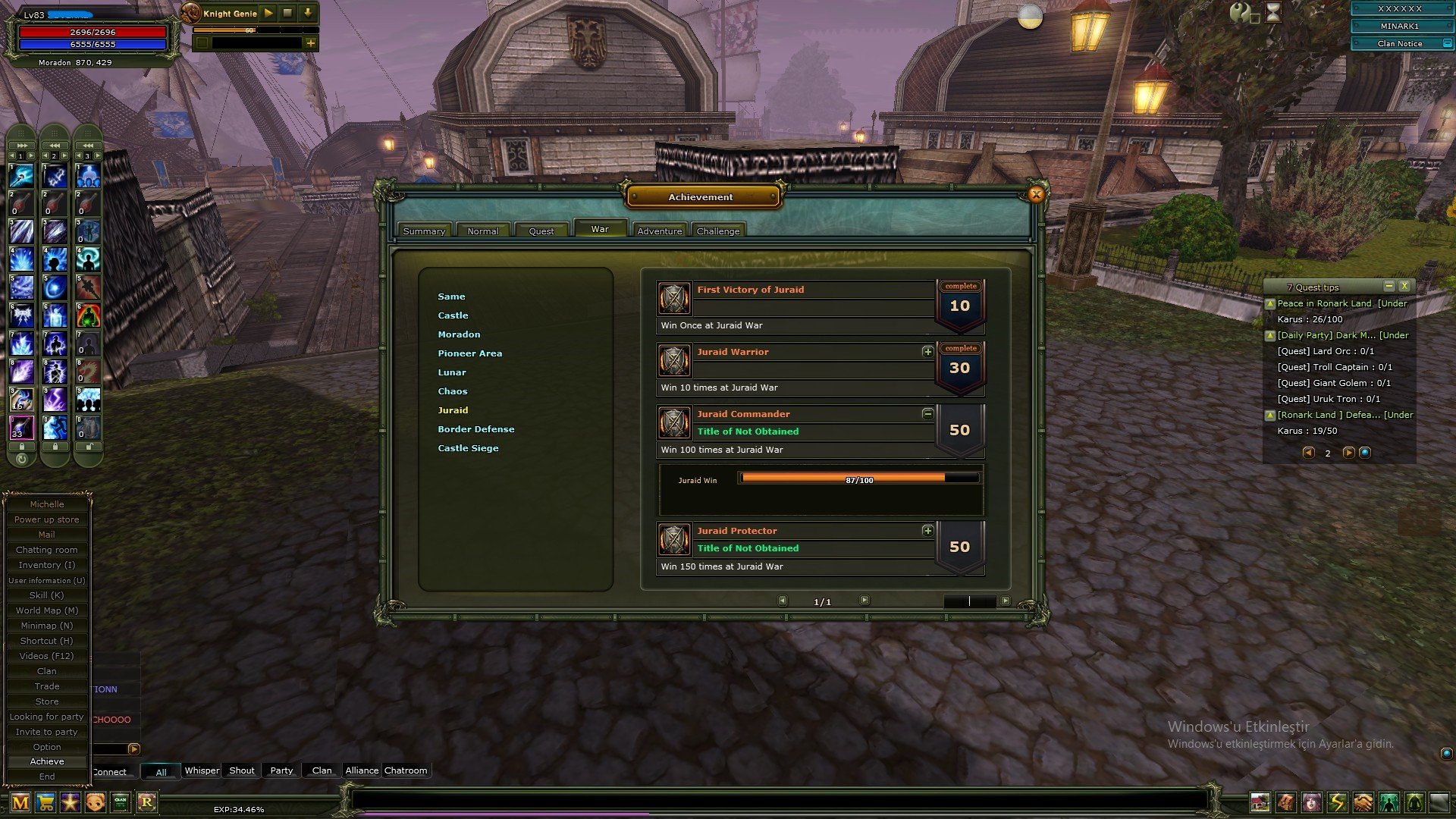Open the house icon in bottom-right taskbar
This screenshot has height=819, width=1456.
coord(1260,802)
